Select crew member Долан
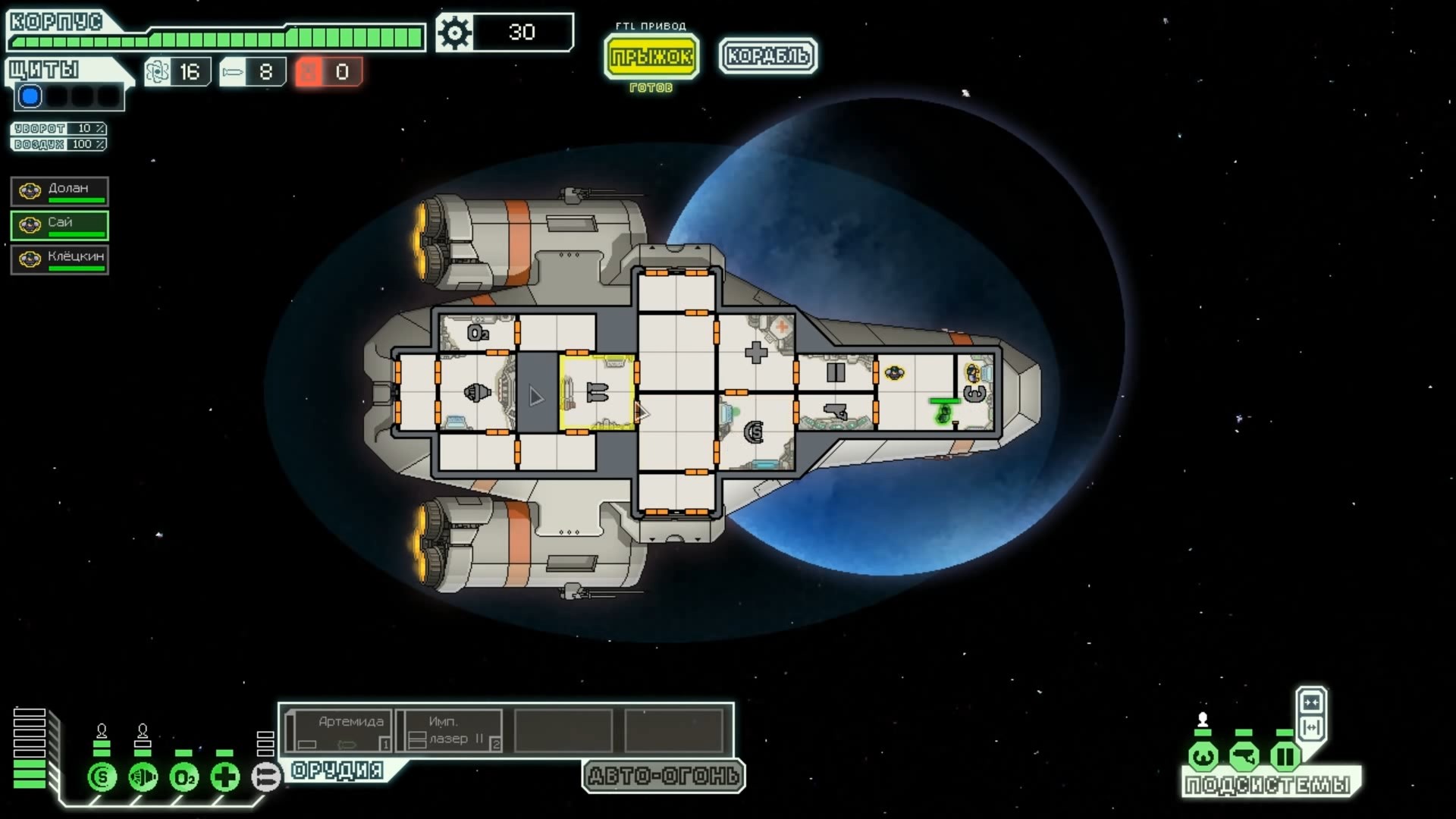Image resolution: width=1456 pixels, height=819 pixels. (60, 192)
